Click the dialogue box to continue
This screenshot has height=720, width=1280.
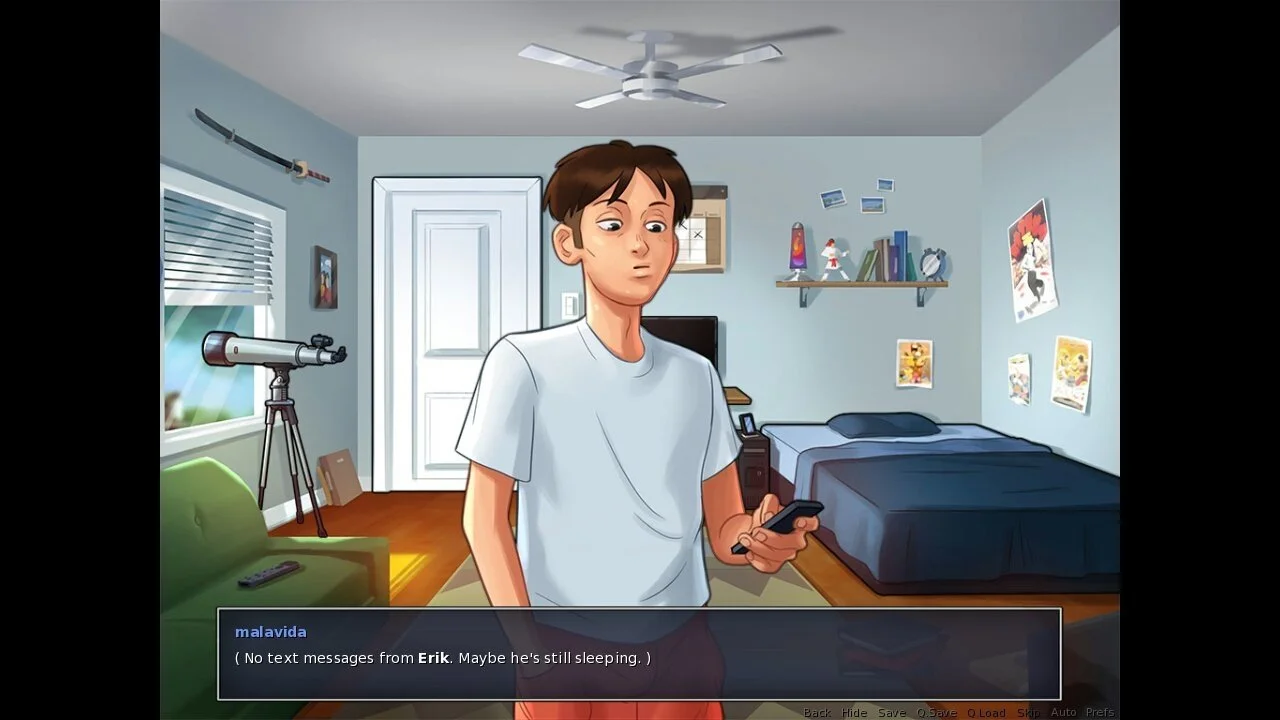point(639,654)
